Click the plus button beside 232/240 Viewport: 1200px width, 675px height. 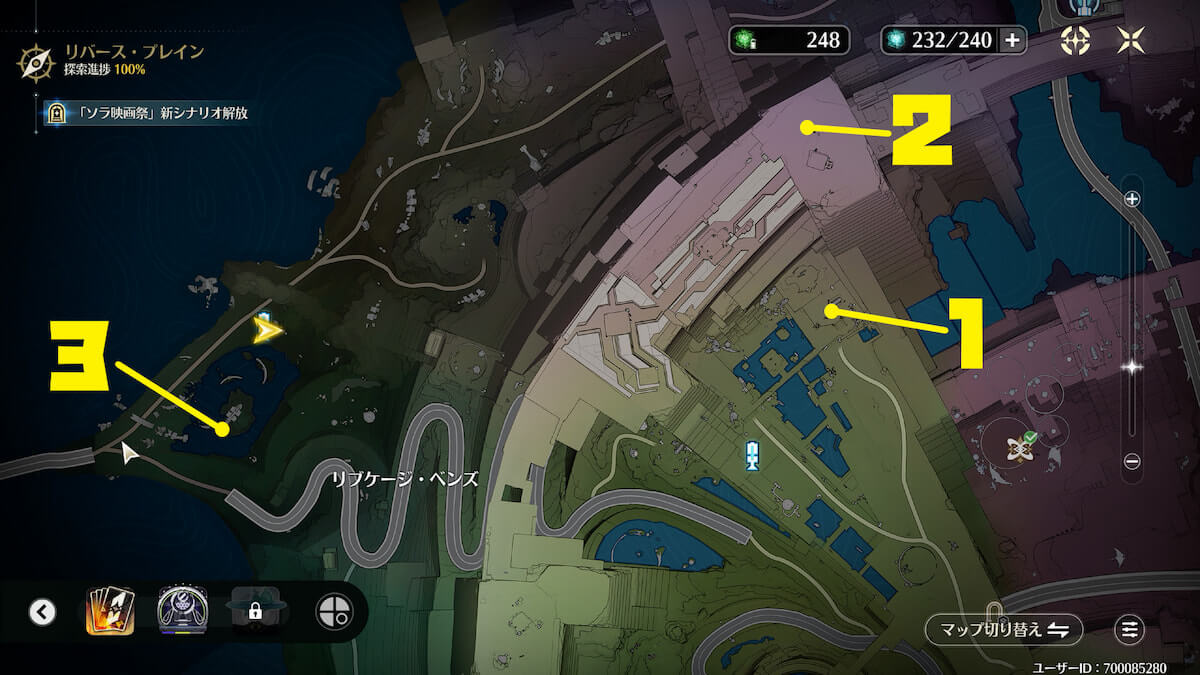1012,40
